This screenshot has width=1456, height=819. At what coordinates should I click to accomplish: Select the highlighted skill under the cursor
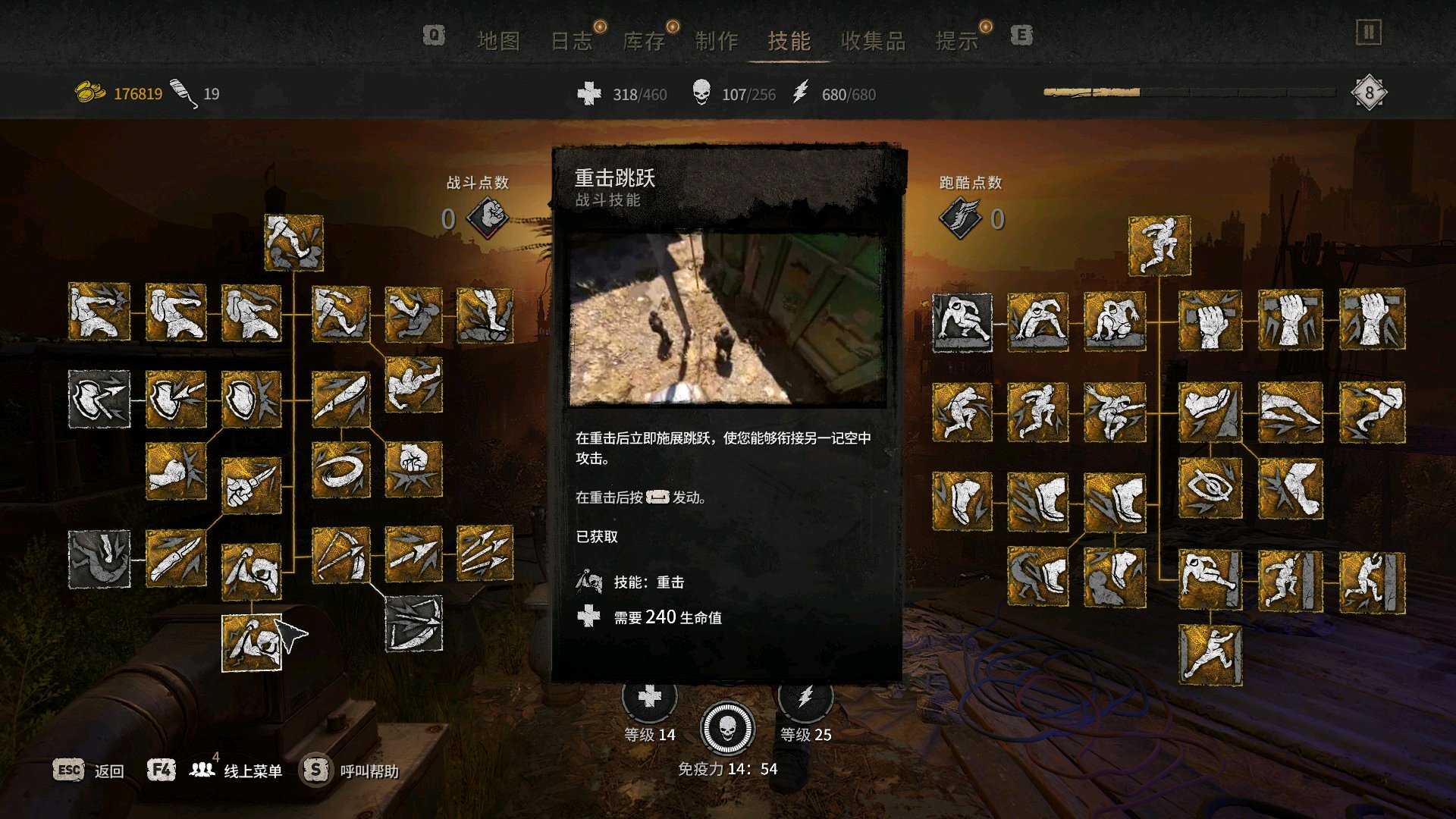tap(253, 643)
